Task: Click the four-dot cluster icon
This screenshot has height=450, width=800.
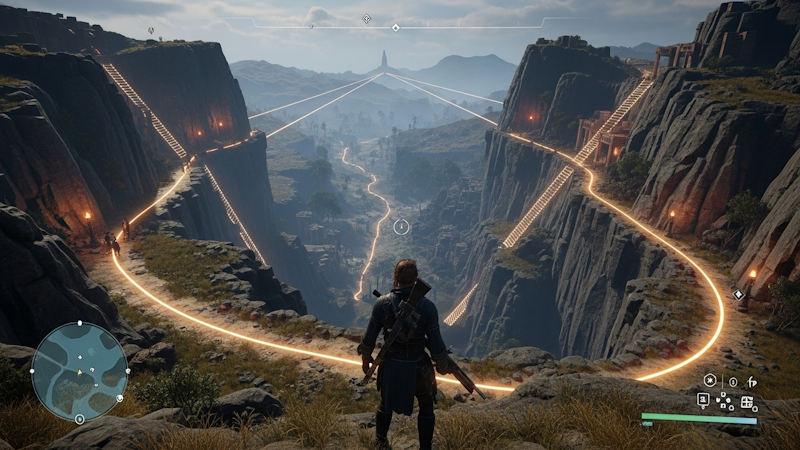Action: click(725, 401)
